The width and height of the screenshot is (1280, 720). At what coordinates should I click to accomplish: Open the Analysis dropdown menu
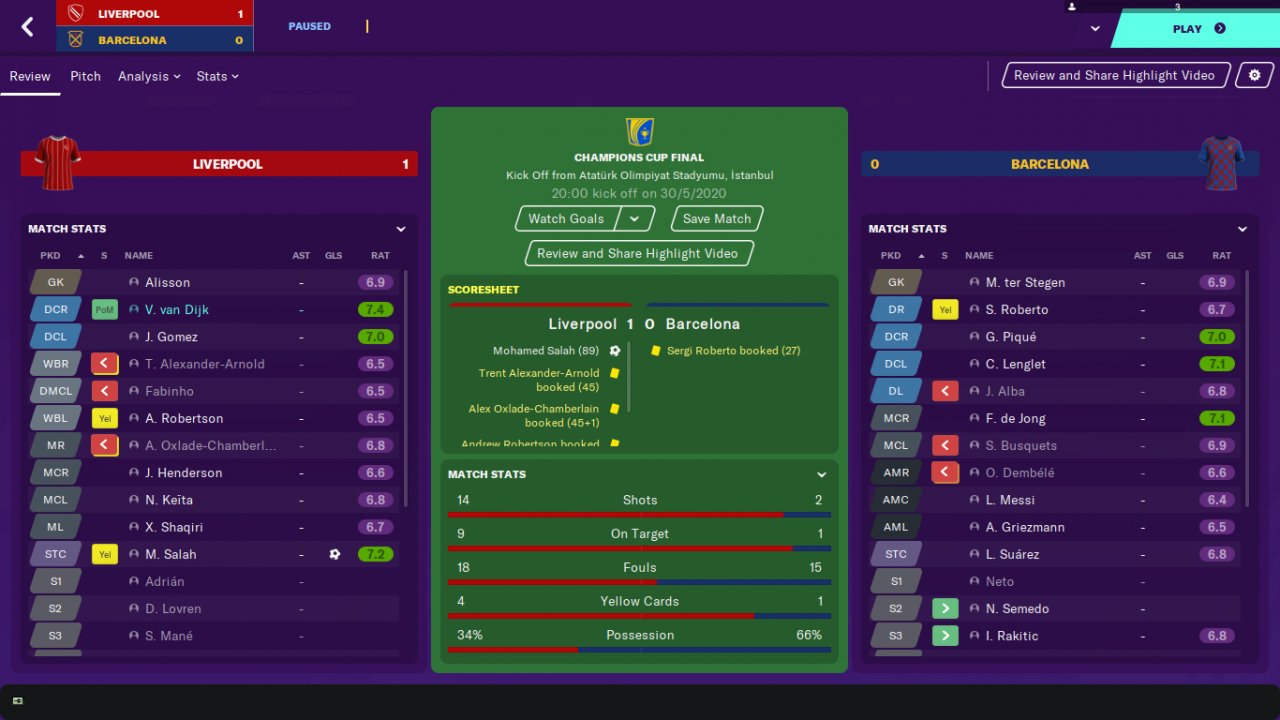pyautogui.click(x=149, y=76)
